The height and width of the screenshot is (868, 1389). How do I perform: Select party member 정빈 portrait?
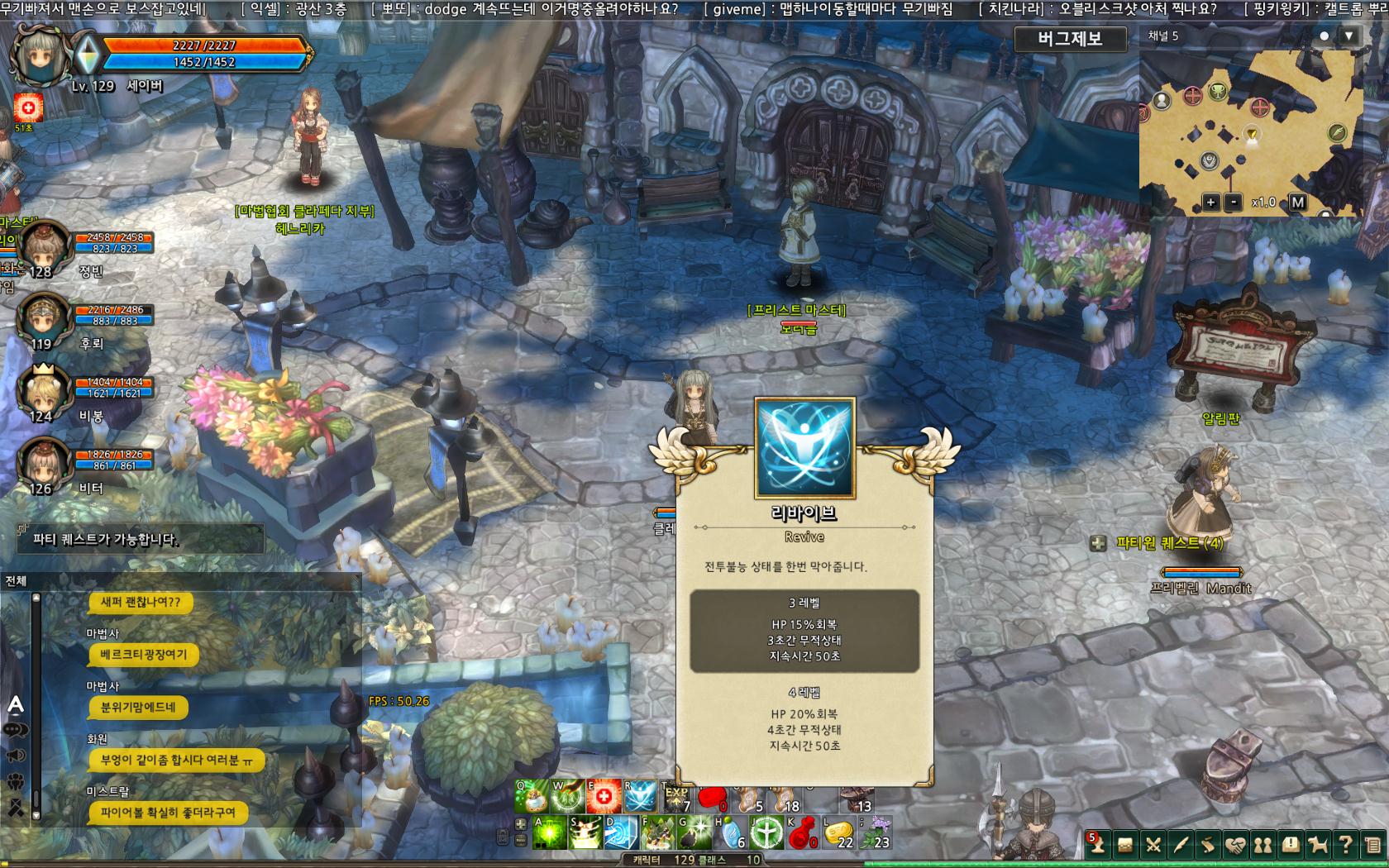[x=44, y=246]
